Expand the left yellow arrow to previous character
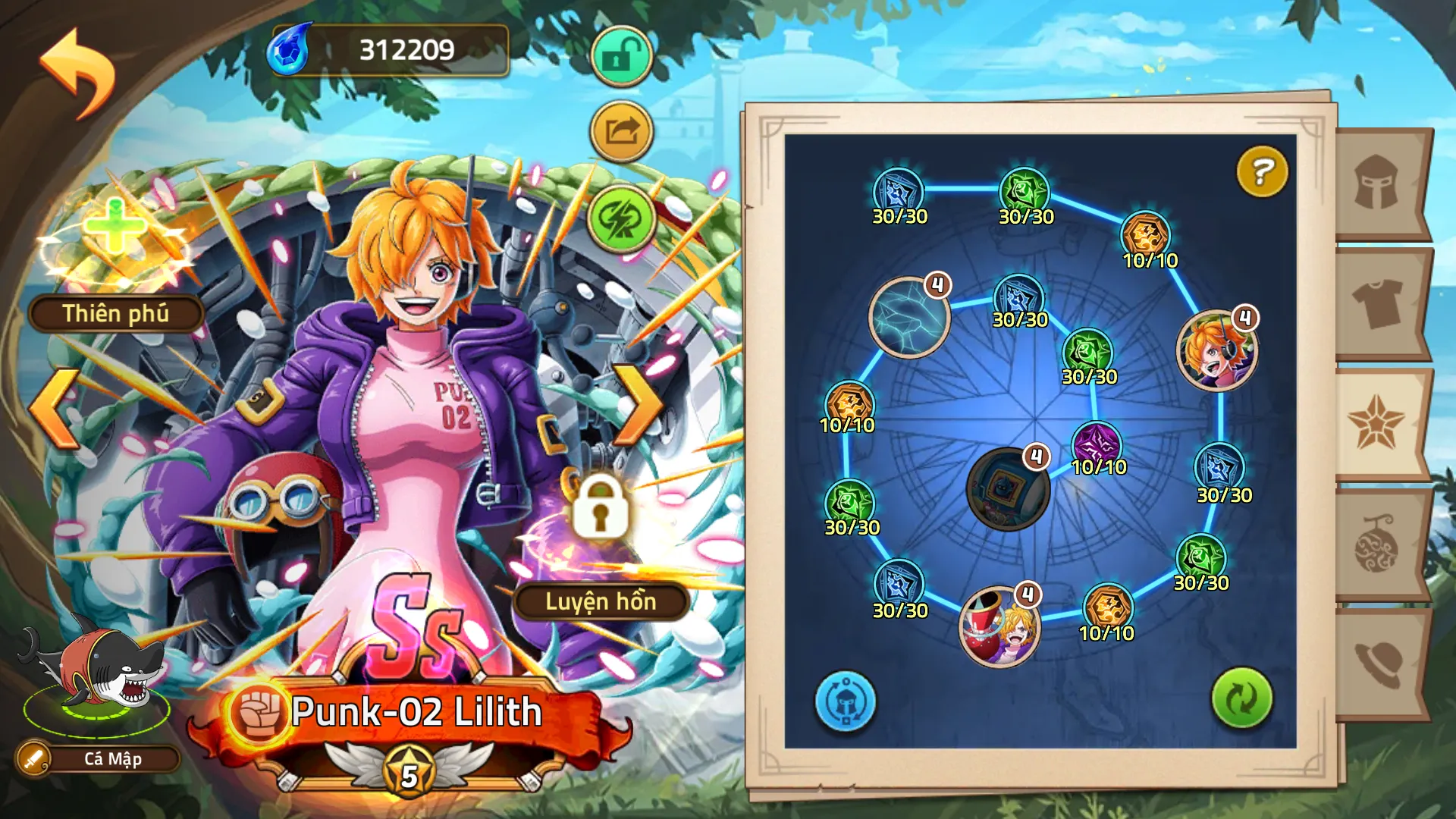Image resolution: width=1456 pixels, height=819 pixels. pos(52,409)
